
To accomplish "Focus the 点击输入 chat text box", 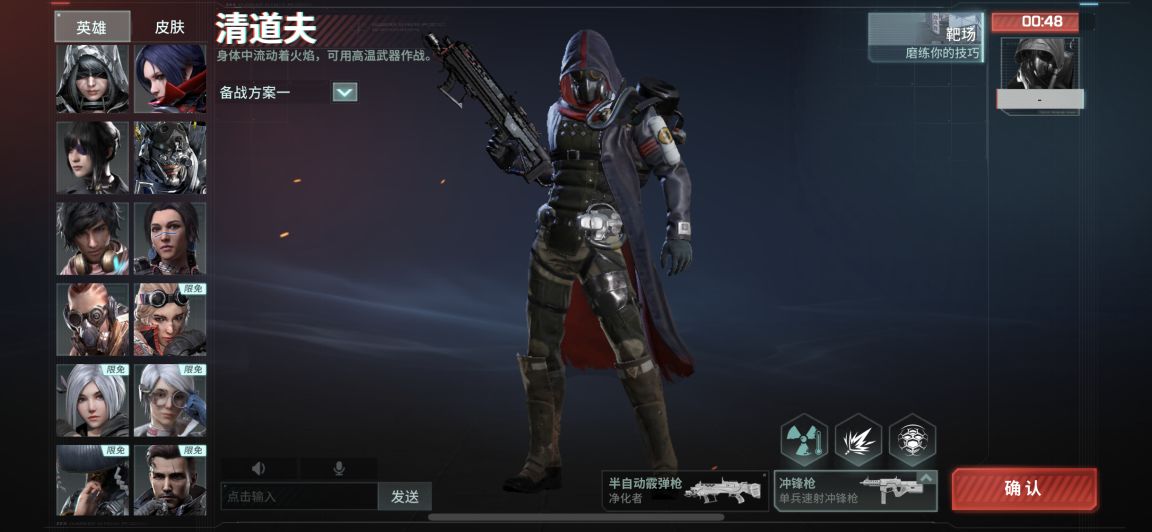I will [x=299, y=496].
